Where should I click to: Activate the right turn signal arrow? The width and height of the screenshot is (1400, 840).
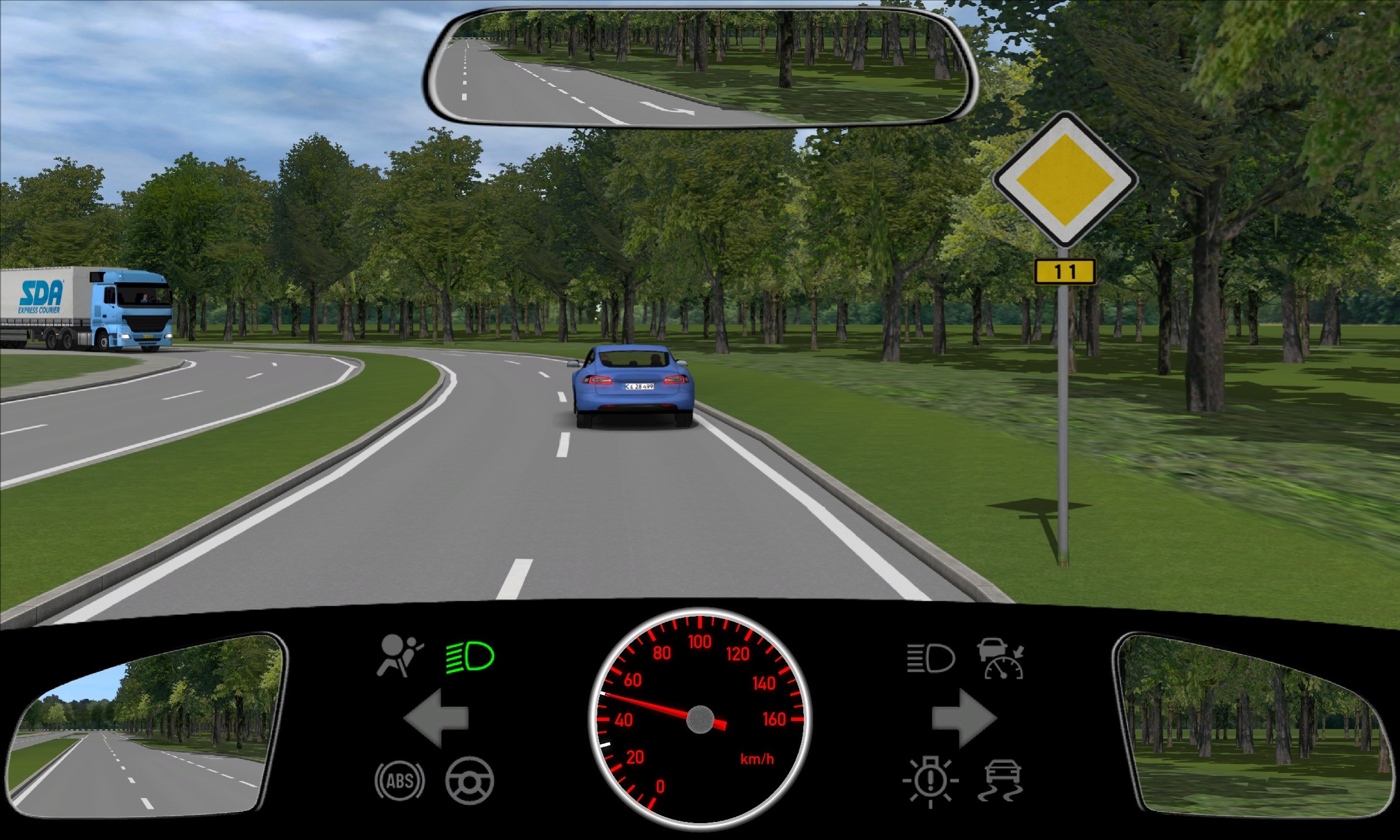point(964,718)
